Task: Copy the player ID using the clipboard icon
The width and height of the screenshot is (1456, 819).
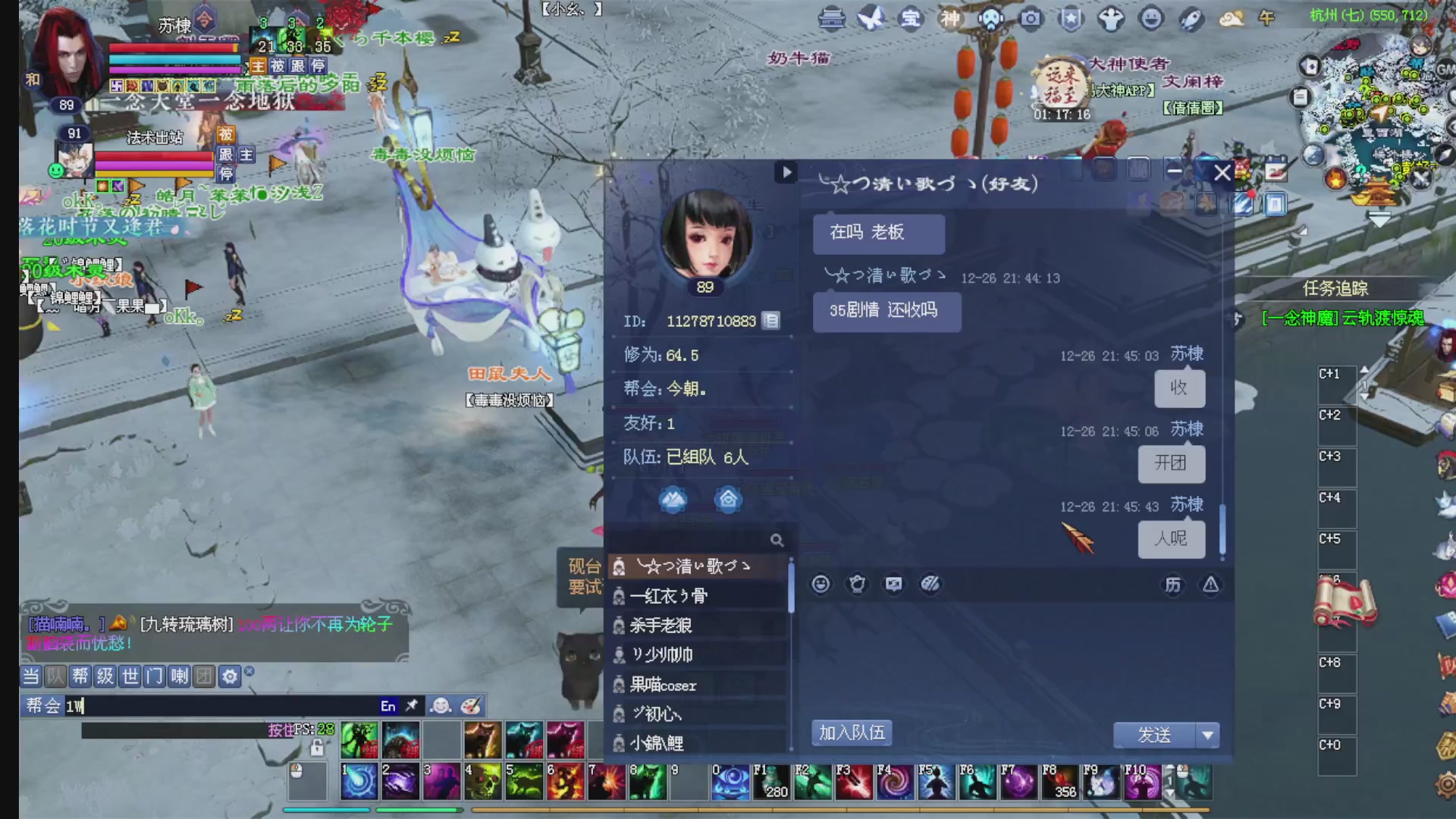Action: coord(770,322)
